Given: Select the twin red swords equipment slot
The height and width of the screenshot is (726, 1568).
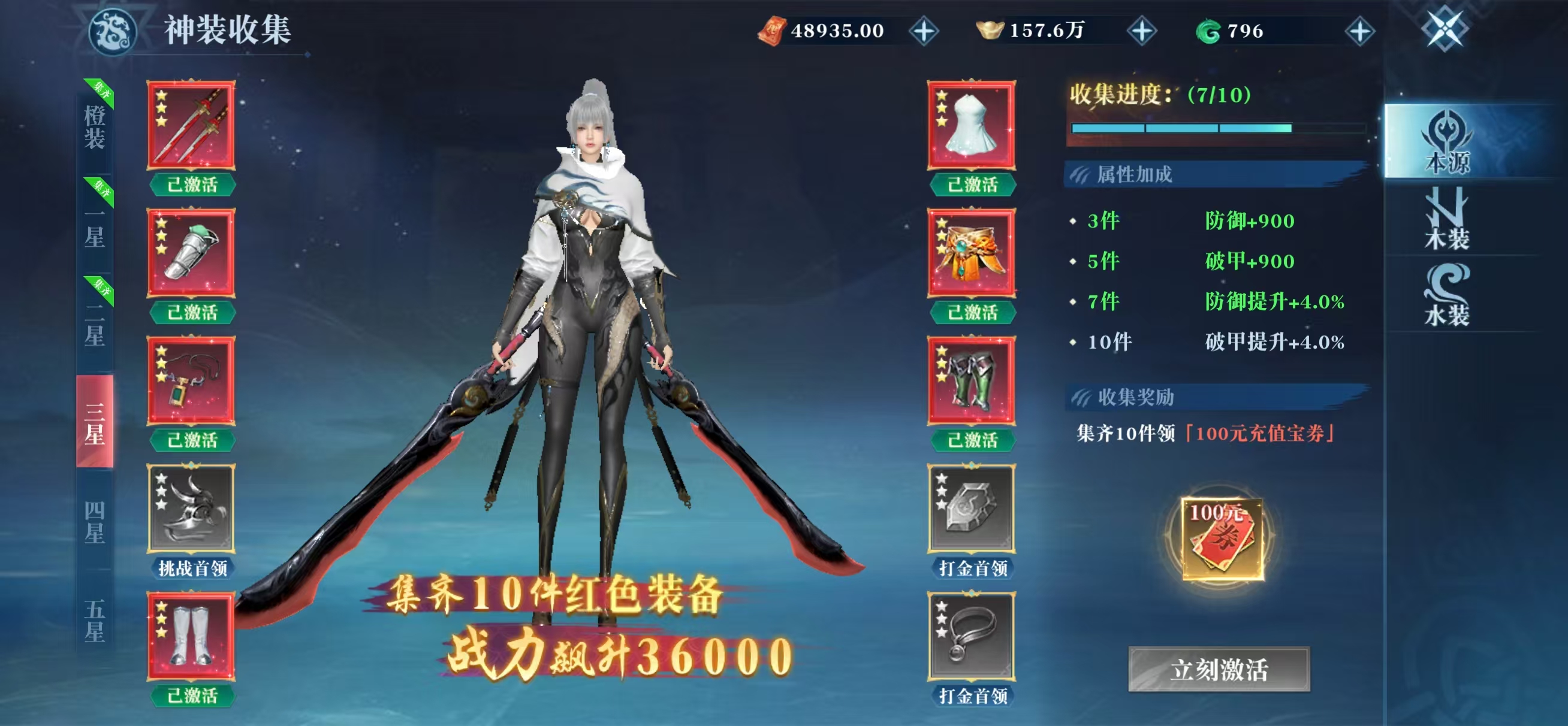Looking at the screenshot, I should point(191,125).
